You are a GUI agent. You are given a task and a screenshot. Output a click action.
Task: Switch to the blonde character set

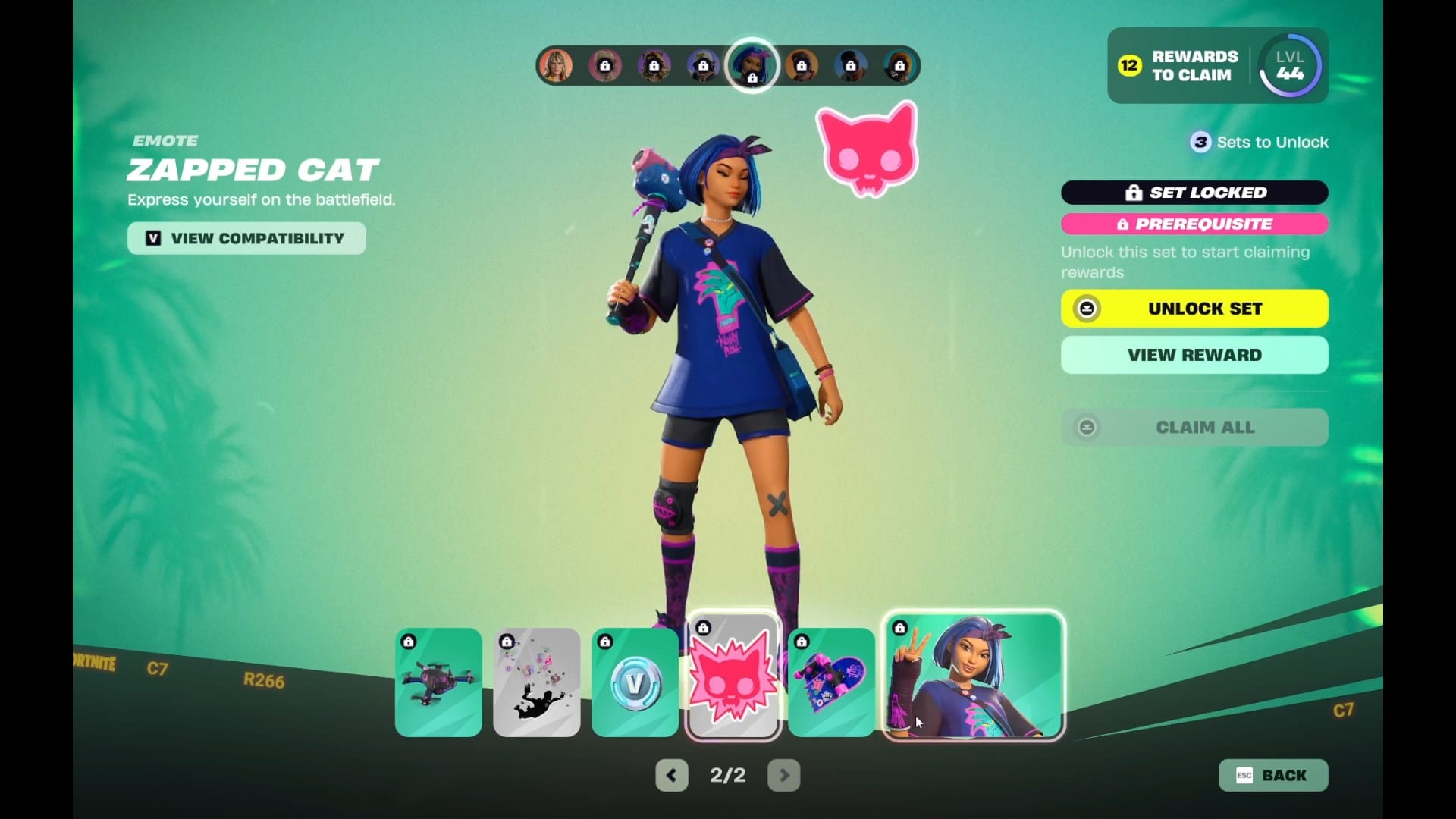pyautogui.click(x=556, y=66)
